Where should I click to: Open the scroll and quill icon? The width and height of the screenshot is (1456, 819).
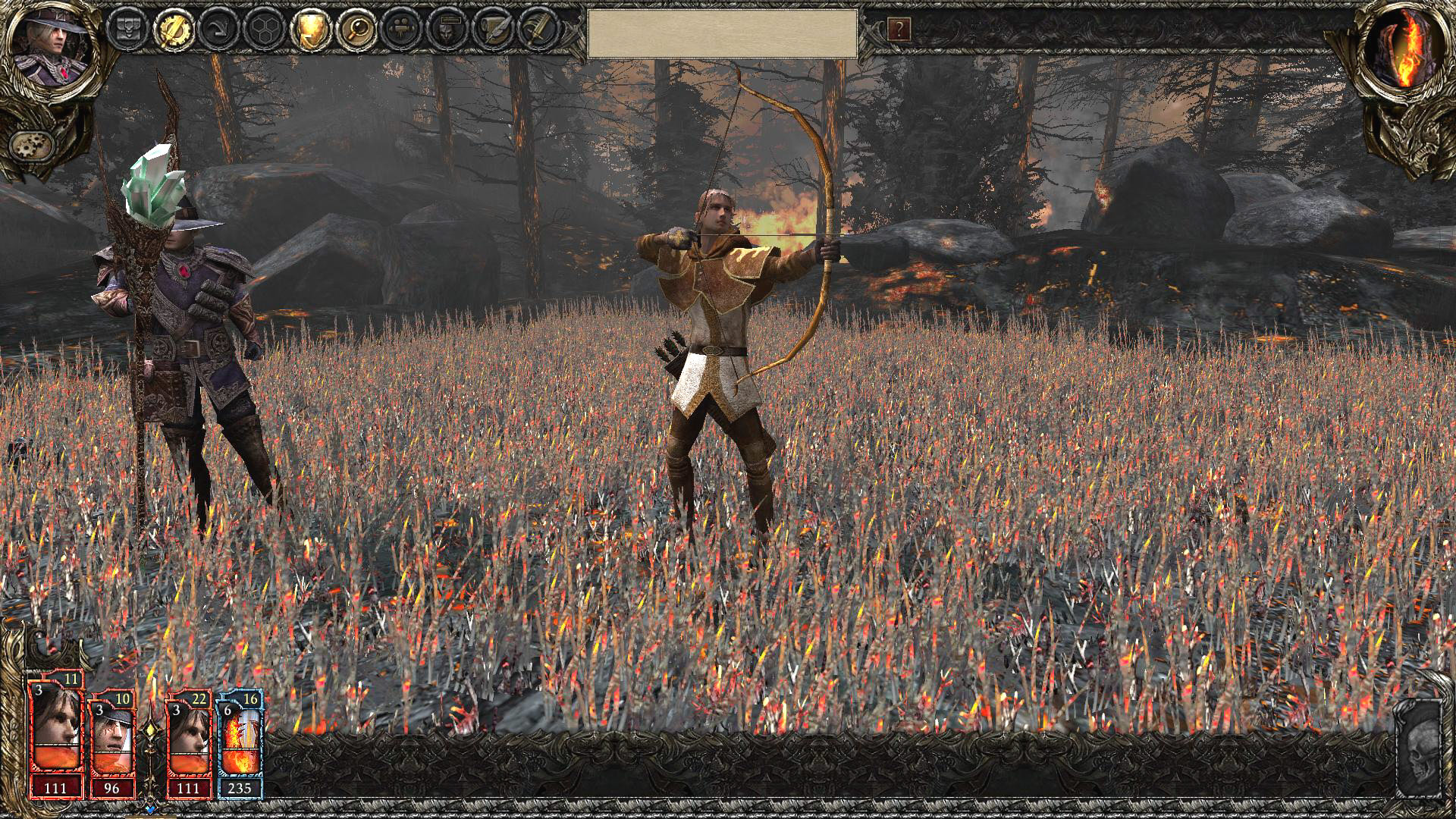point(493,30)
